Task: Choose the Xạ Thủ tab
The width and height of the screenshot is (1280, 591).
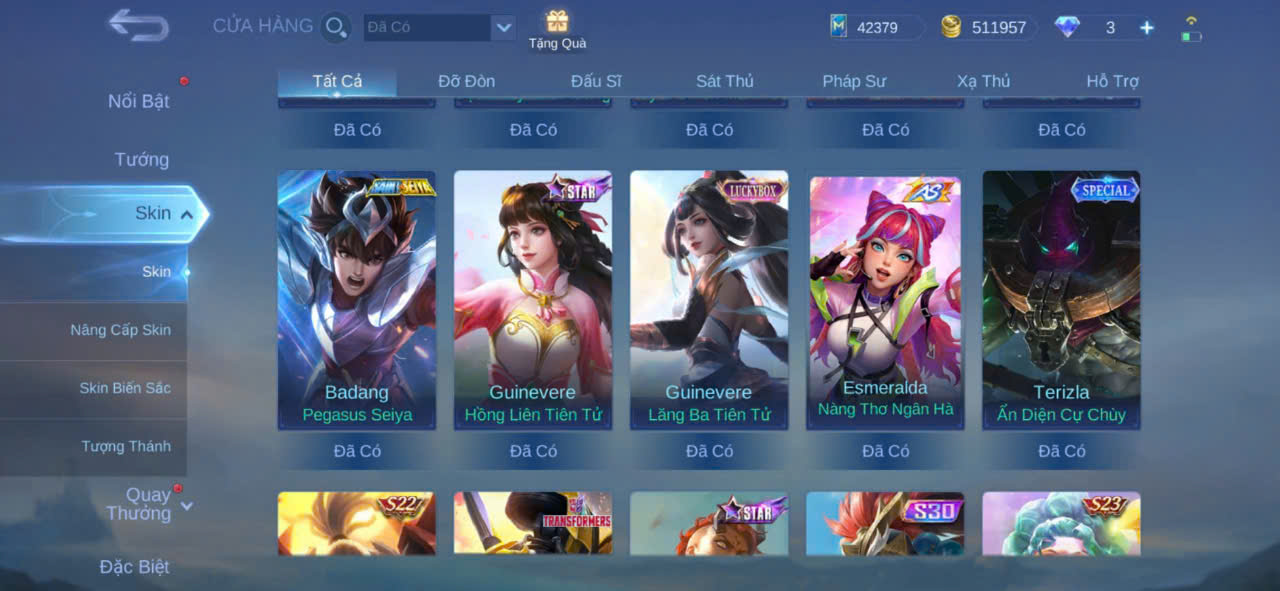Action: [x=983, y=81]
